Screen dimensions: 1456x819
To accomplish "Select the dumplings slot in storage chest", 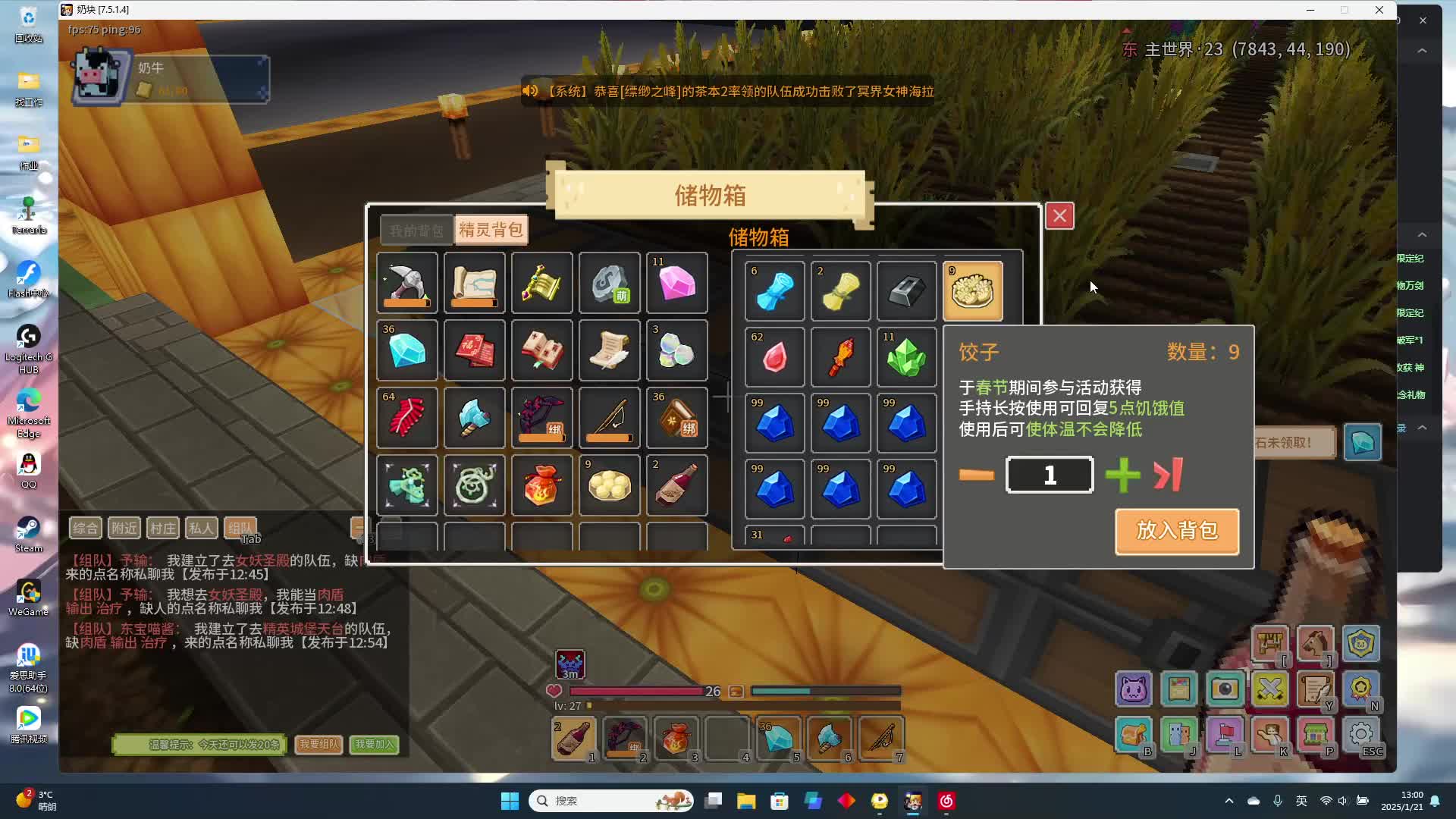I will [972, 291].
